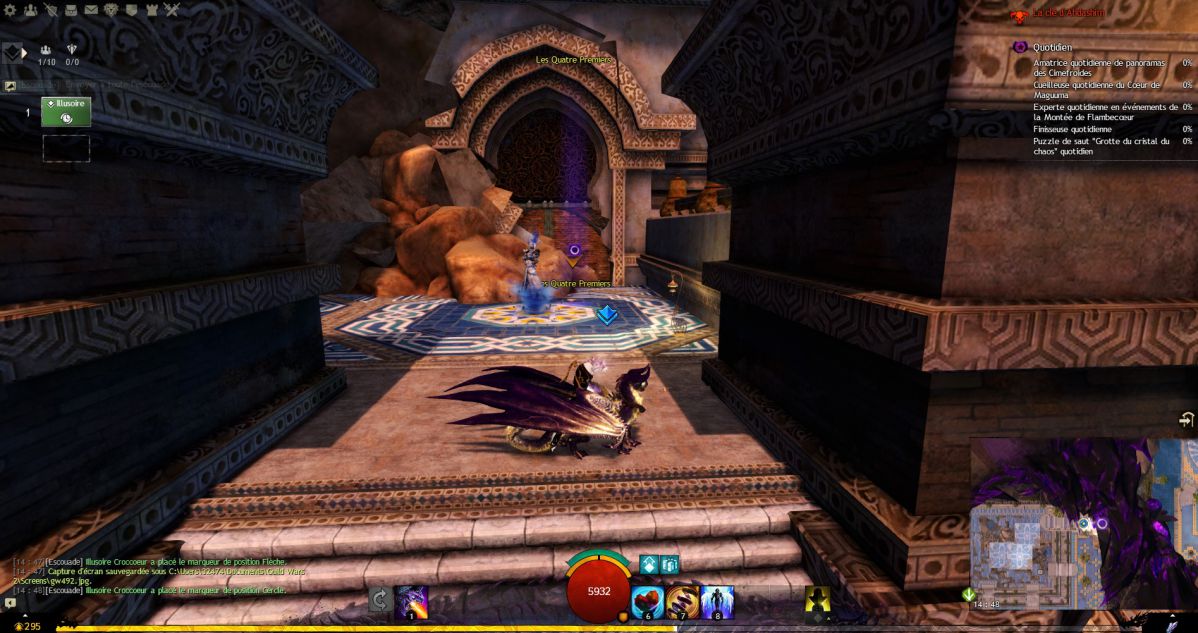Activate the winged figure utility skill

(x=717, y=601)
